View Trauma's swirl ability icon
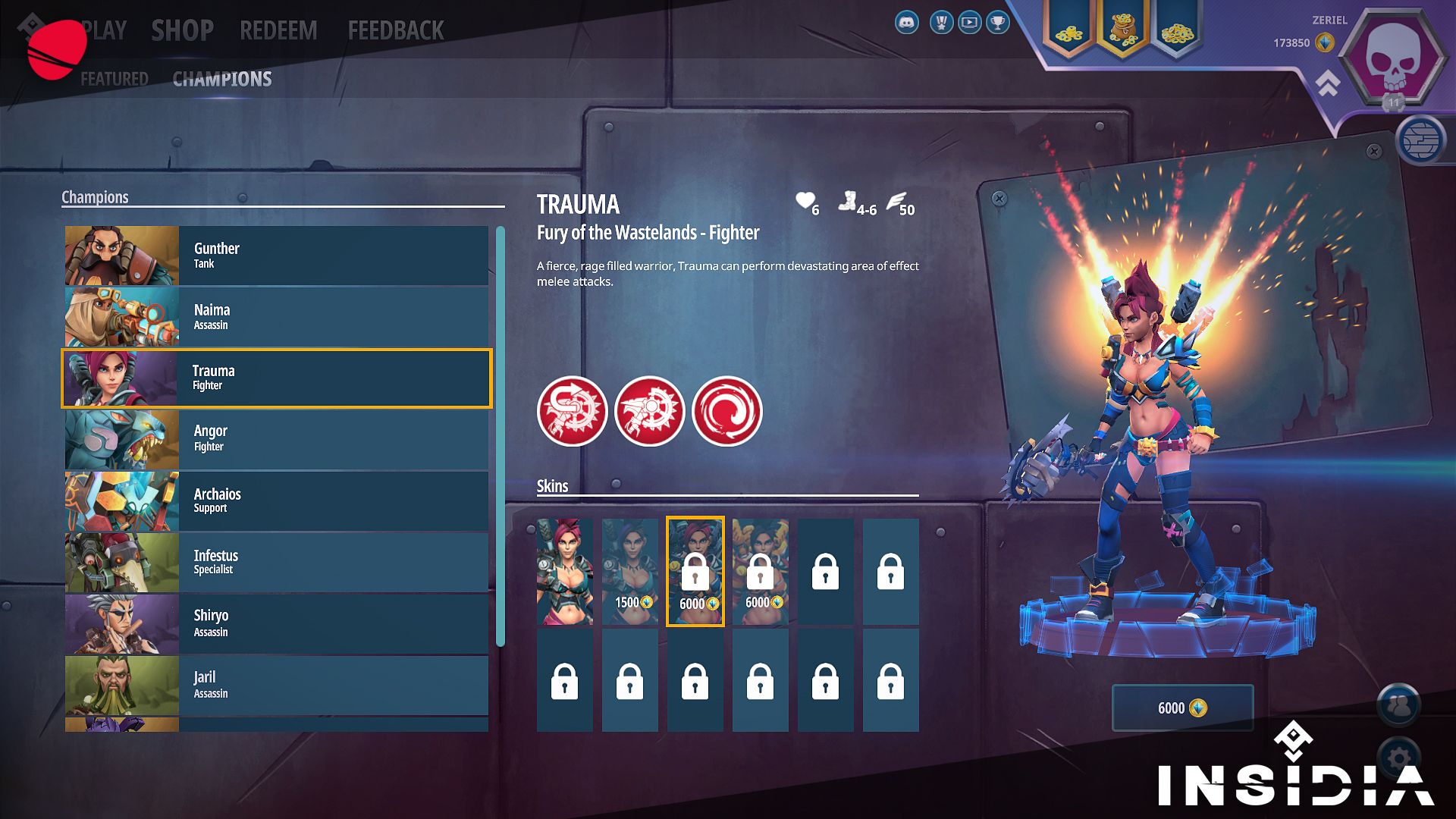This screenshot has height=819, width=1456. 726,411
